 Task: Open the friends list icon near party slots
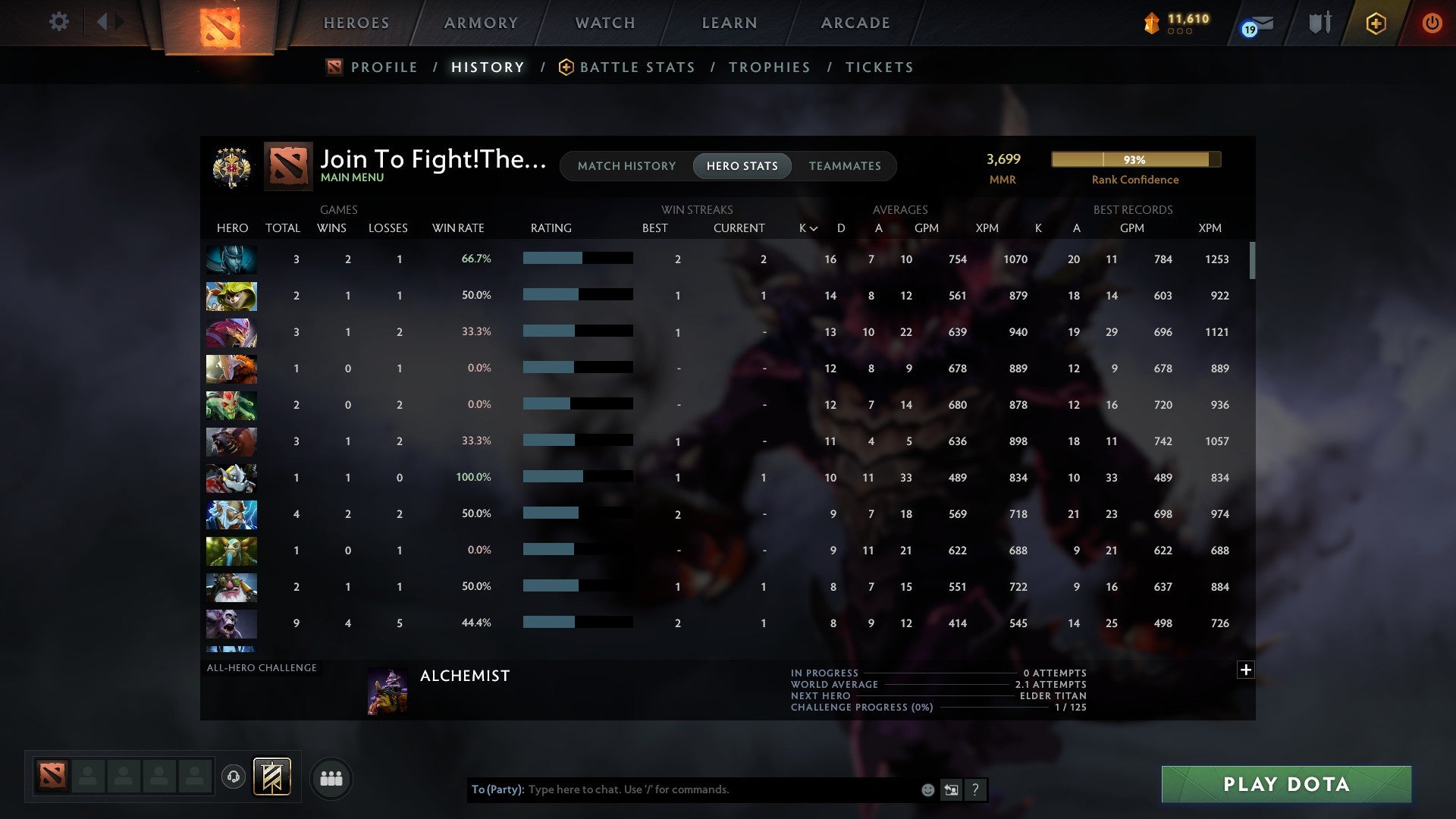click(x=331, y=778)
